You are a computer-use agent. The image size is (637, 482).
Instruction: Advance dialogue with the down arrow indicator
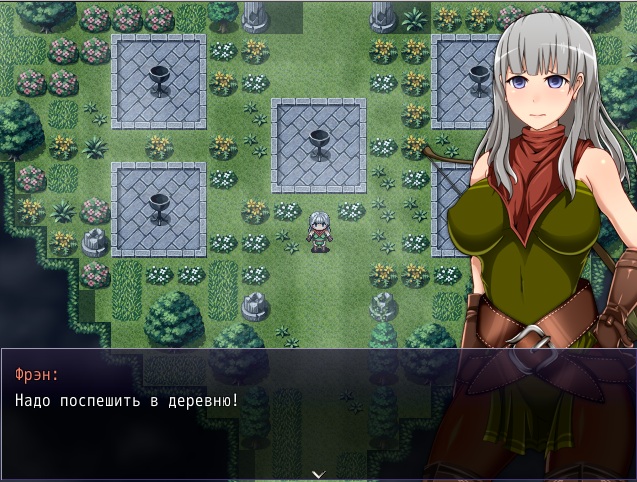[318, 473]
